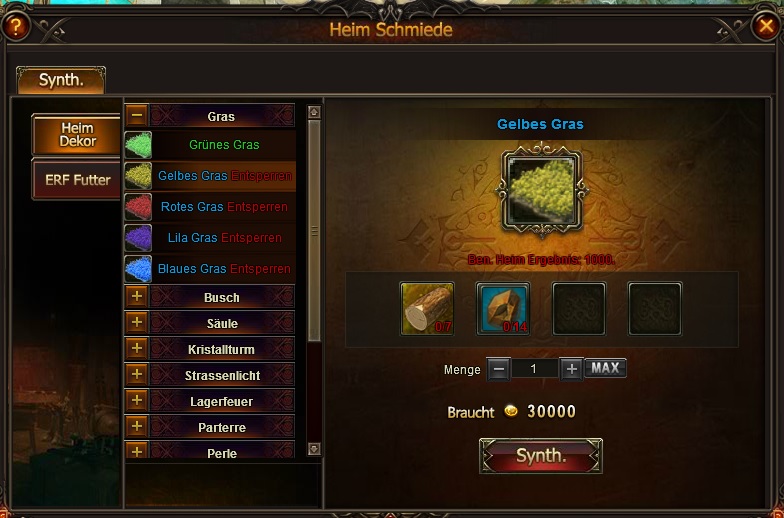Collapse the Gras category

coord(138,116)
